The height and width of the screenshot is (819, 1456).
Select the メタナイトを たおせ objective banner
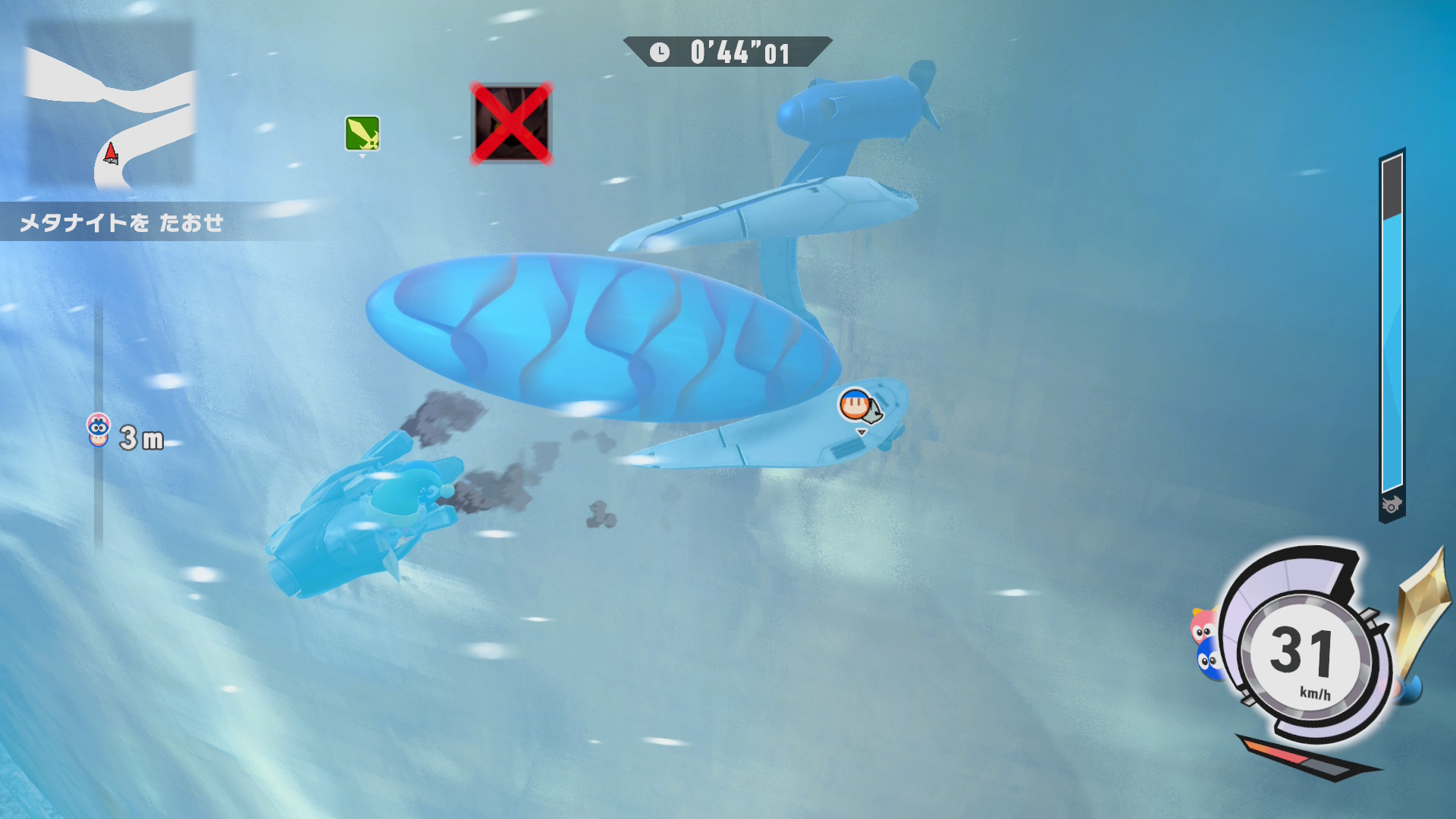pos(121,223)
